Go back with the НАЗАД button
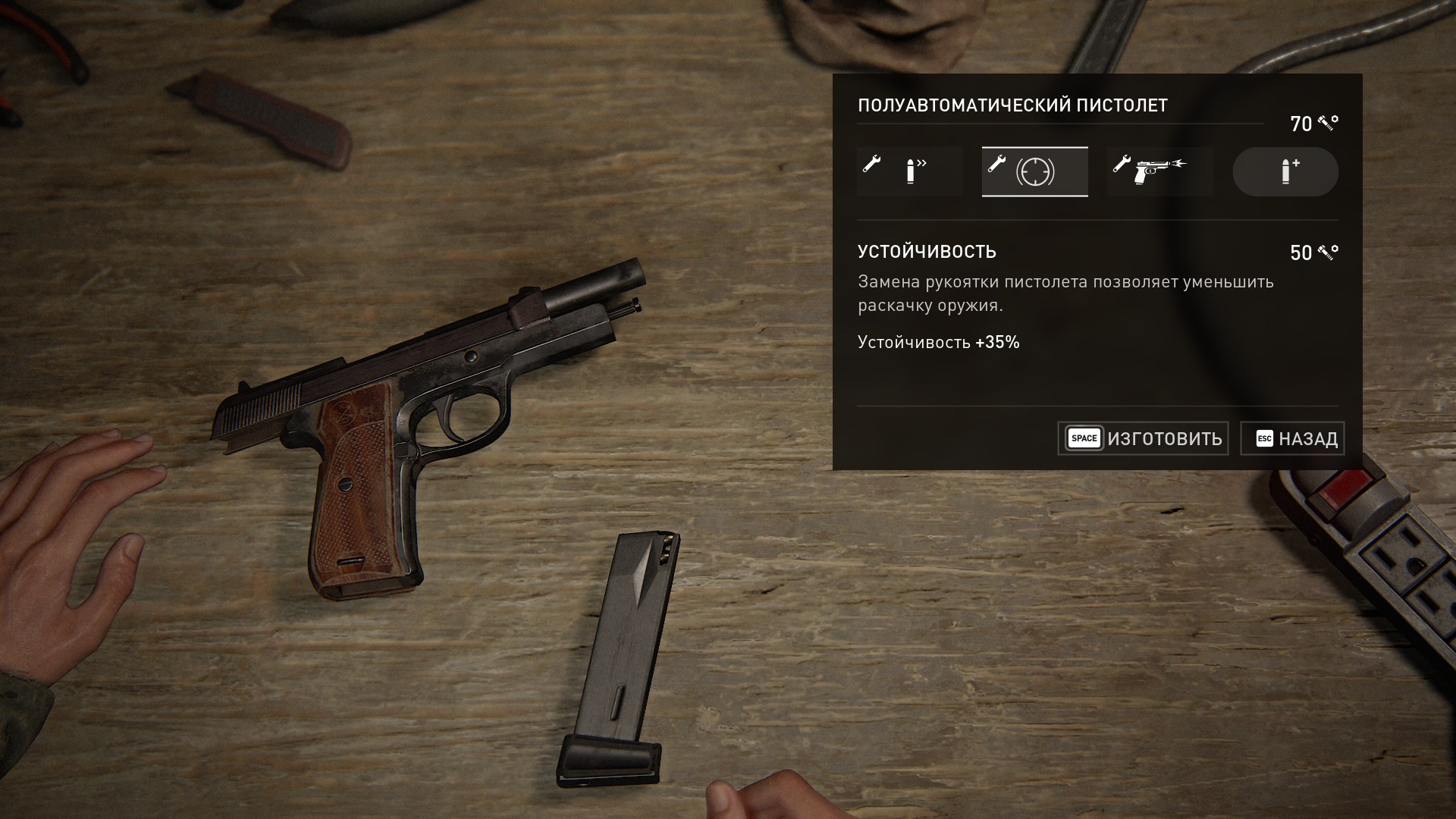The width and height of the screenshot is (1456, 819). click(x=1292, y=438)
